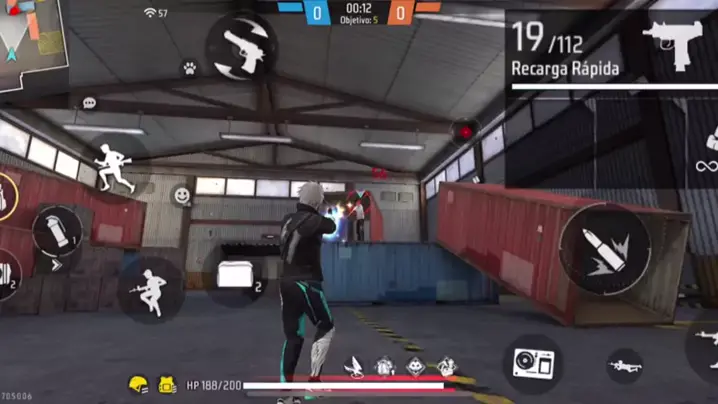Tap the pistol weapon swap button
718x404 pixels.
[241, 46]
